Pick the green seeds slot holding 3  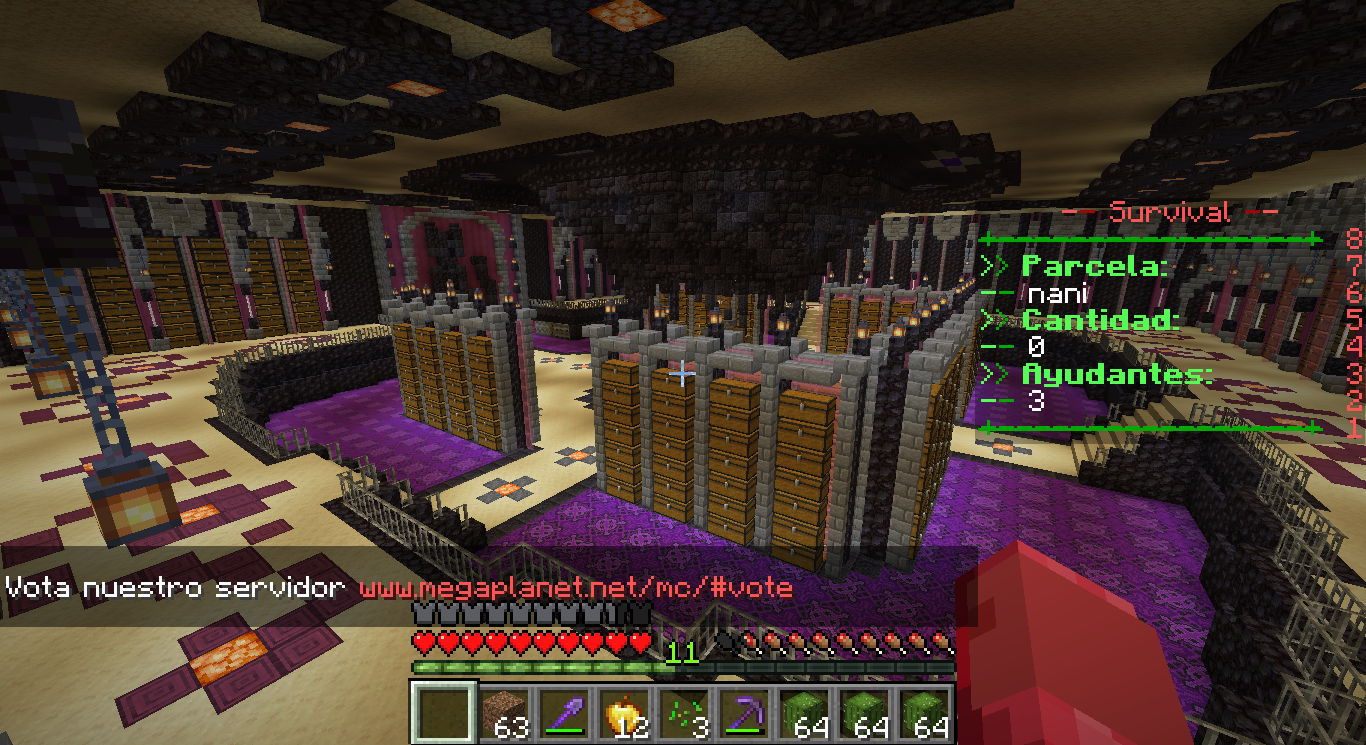pyautogui.click(x=684, y=713)
